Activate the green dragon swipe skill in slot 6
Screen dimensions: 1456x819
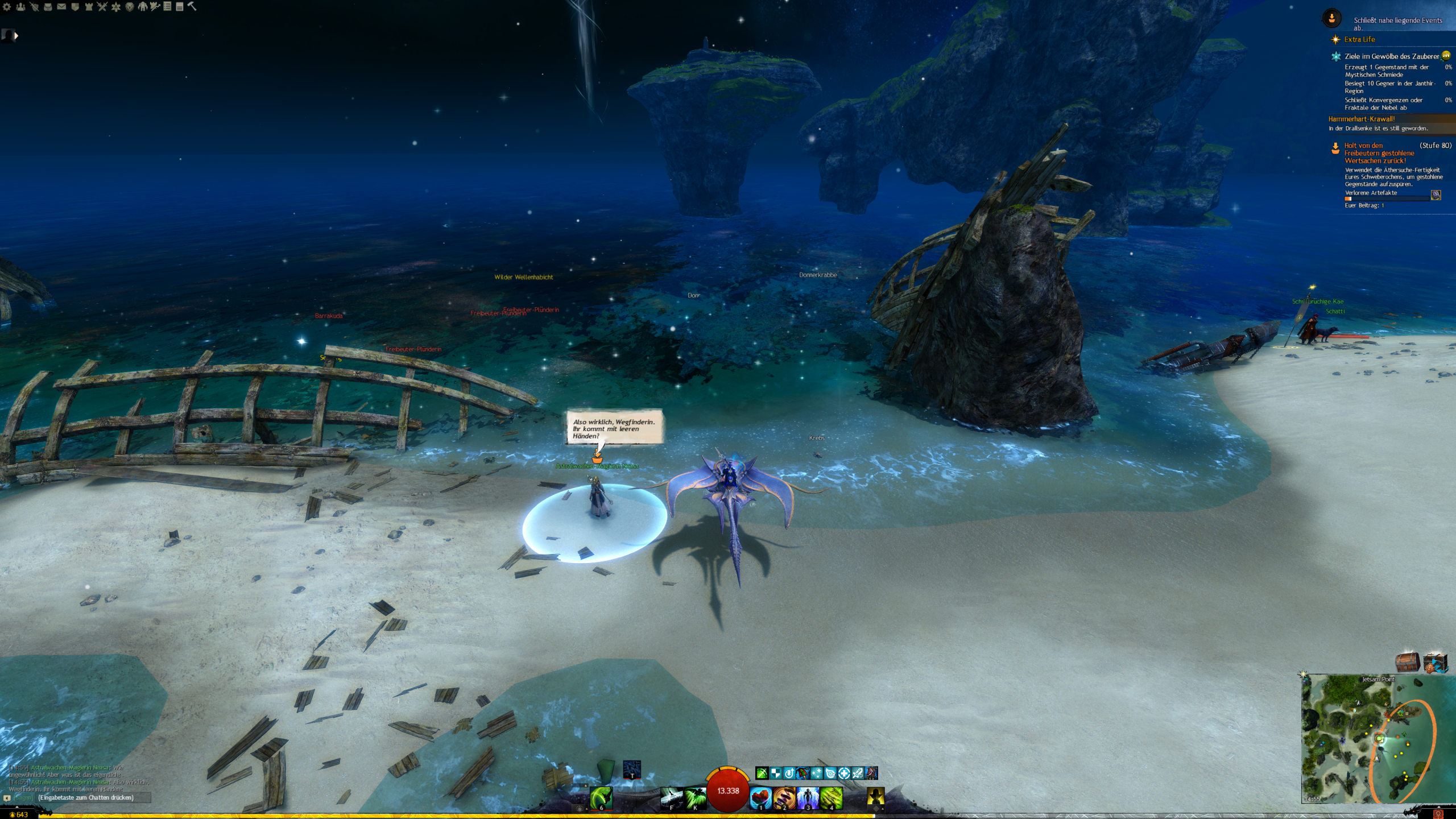pos(601,798)
